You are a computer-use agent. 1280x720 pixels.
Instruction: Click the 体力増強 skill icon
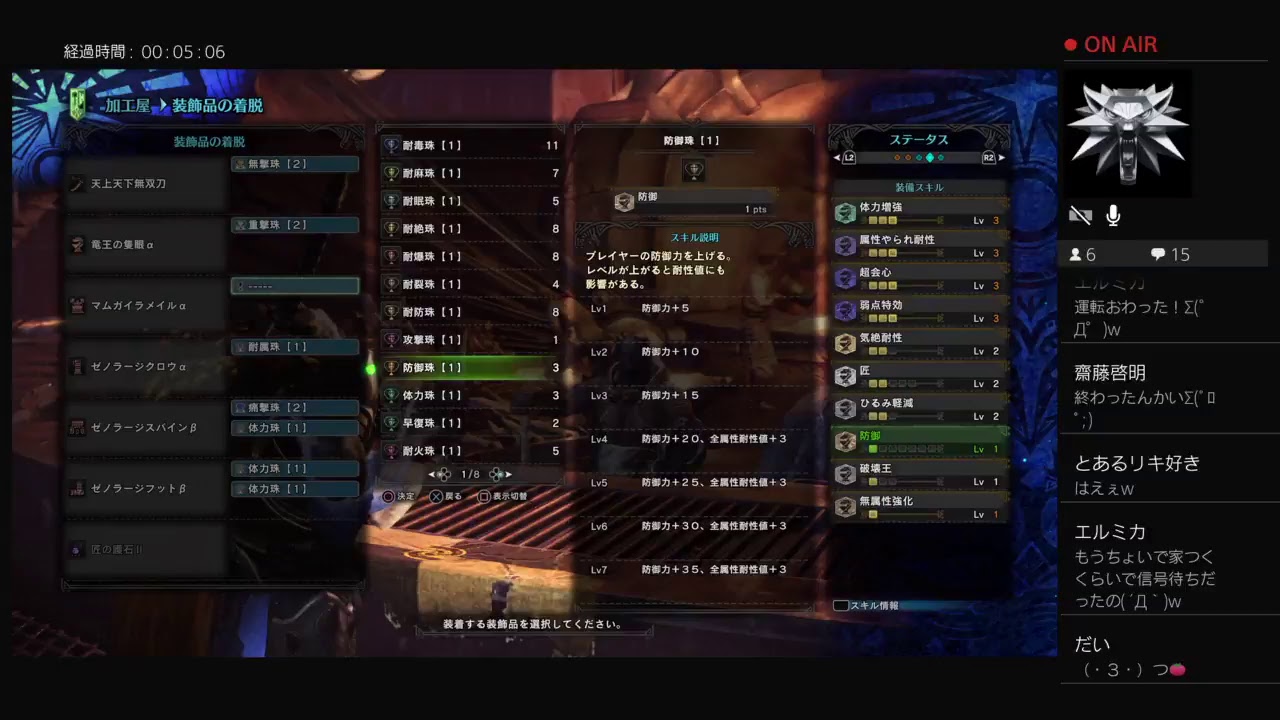click(x=845, y=215)
